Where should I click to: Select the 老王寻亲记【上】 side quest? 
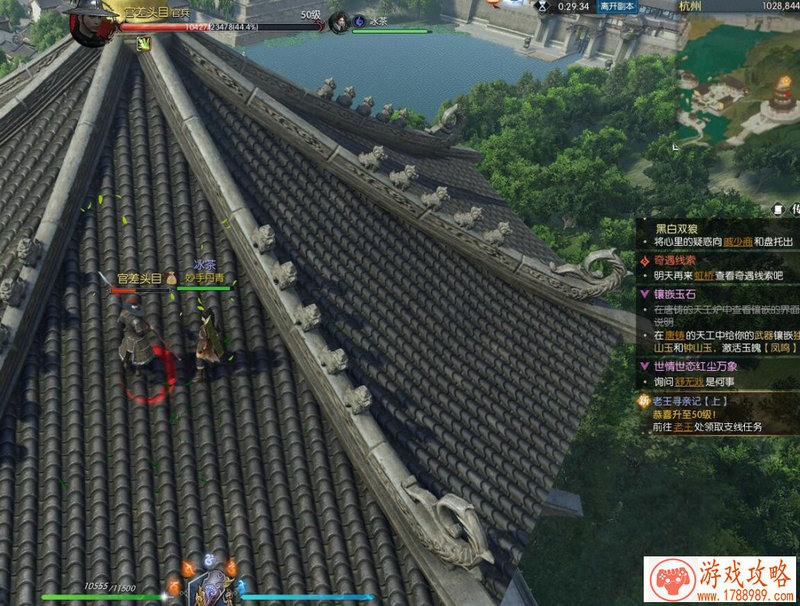pyautogui.click(x=690, y=402)
